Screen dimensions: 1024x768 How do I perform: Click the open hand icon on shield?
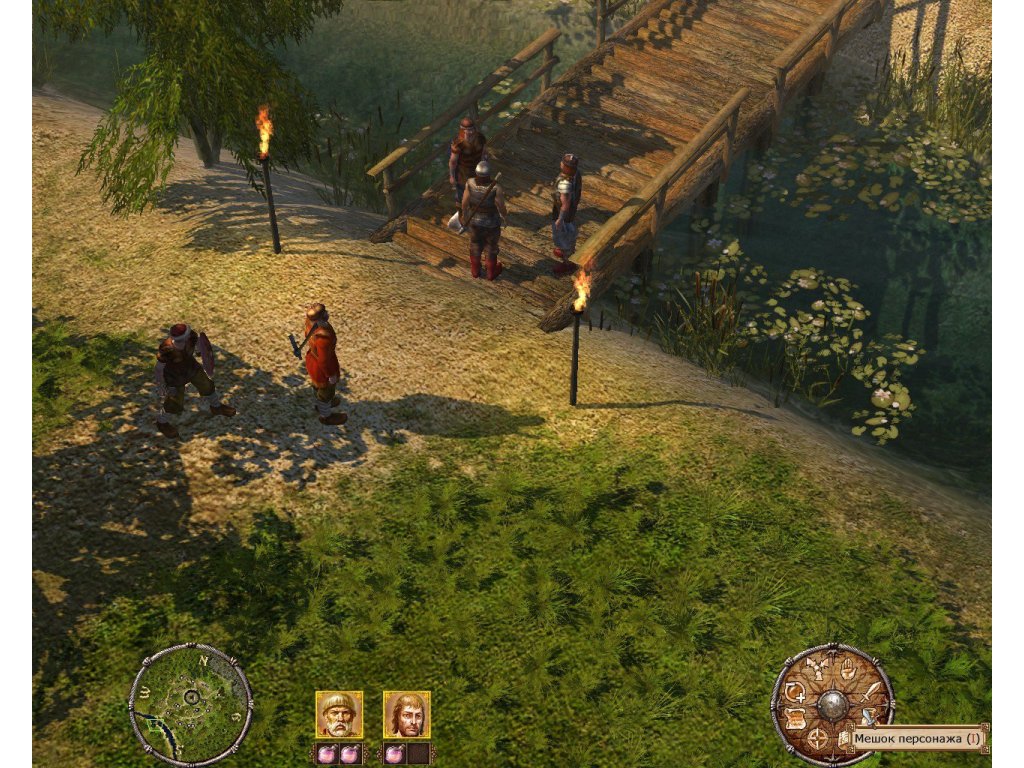coord(849,668)
